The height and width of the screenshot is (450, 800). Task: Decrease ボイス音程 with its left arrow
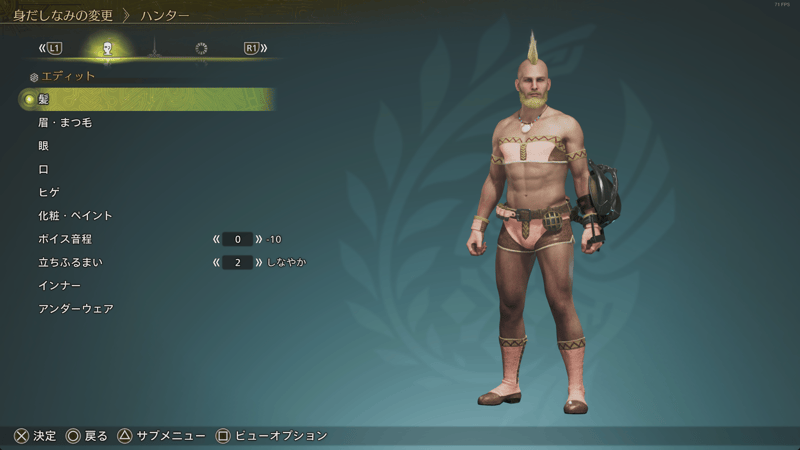(x=216, y=240)
